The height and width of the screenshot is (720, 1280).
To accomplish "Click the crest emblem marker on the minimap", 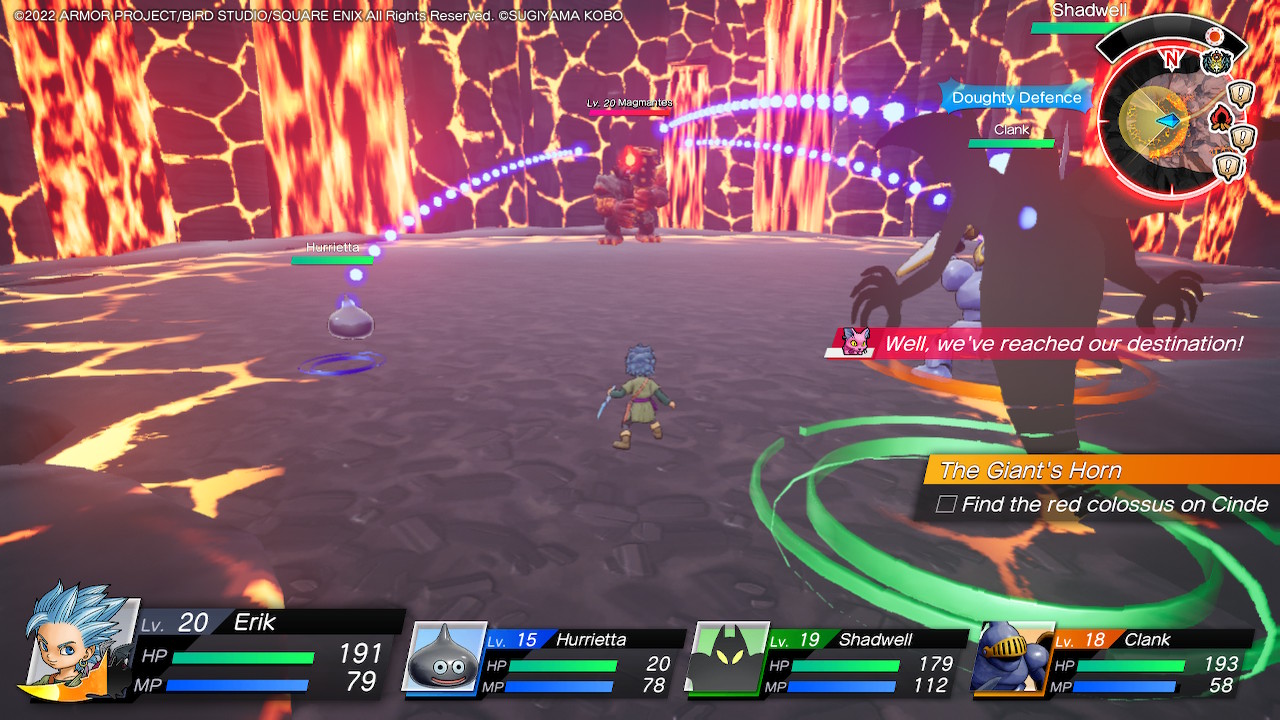I will (1215, 63).
